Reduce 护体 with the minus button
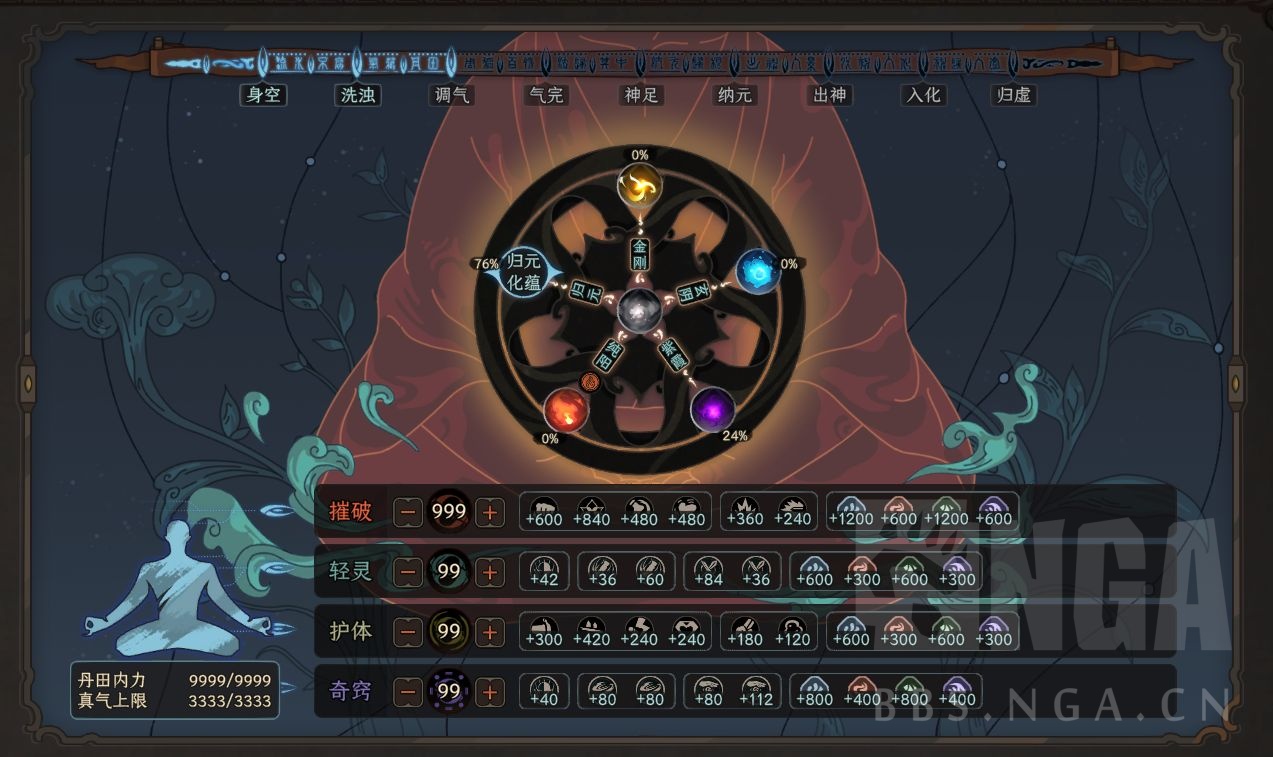Screen dimensions: 1273x757 point(408,632)
